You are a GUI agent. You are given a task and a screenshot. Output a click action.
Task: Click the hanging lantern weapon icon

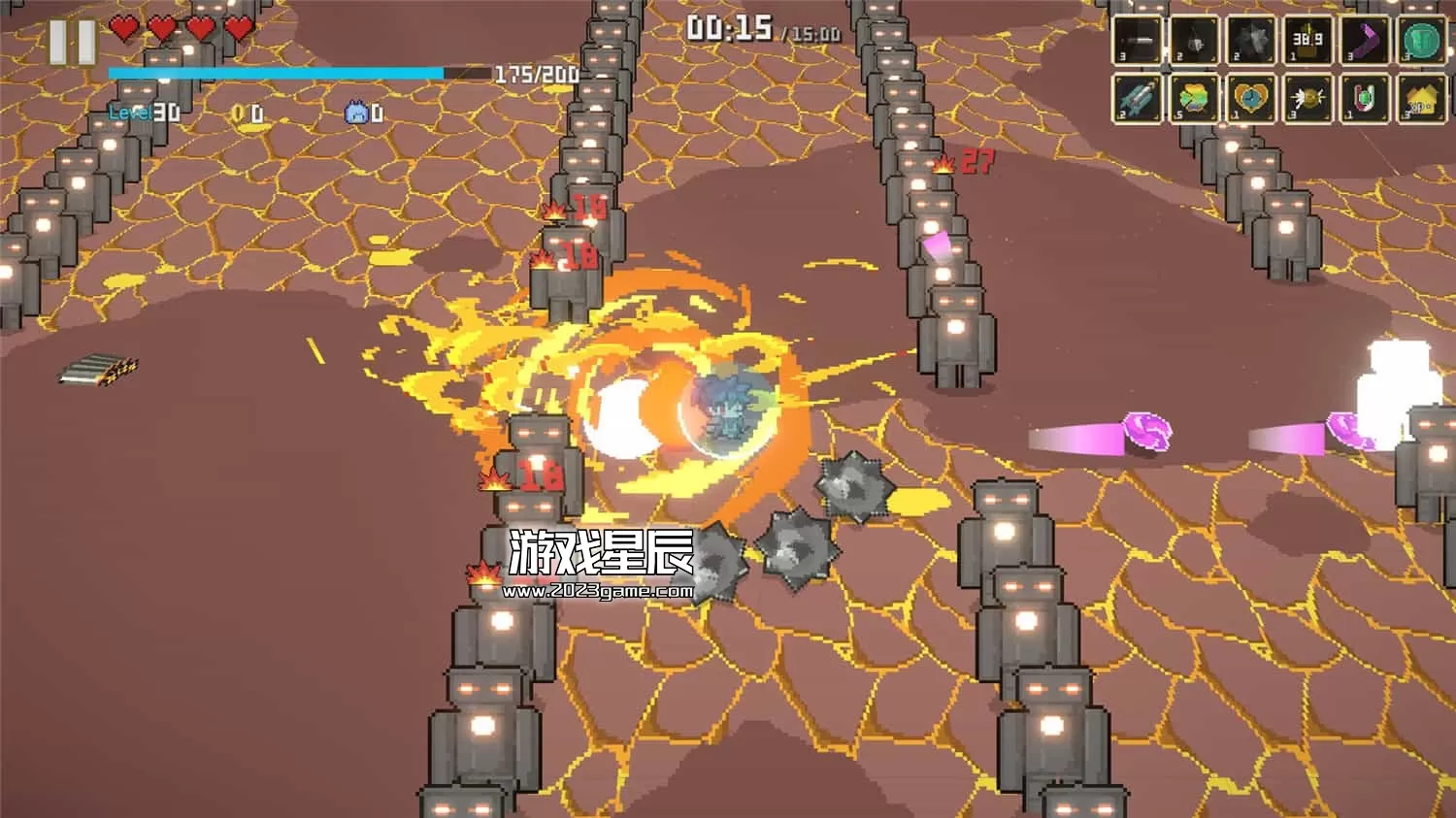click(x=1194, y=40)
